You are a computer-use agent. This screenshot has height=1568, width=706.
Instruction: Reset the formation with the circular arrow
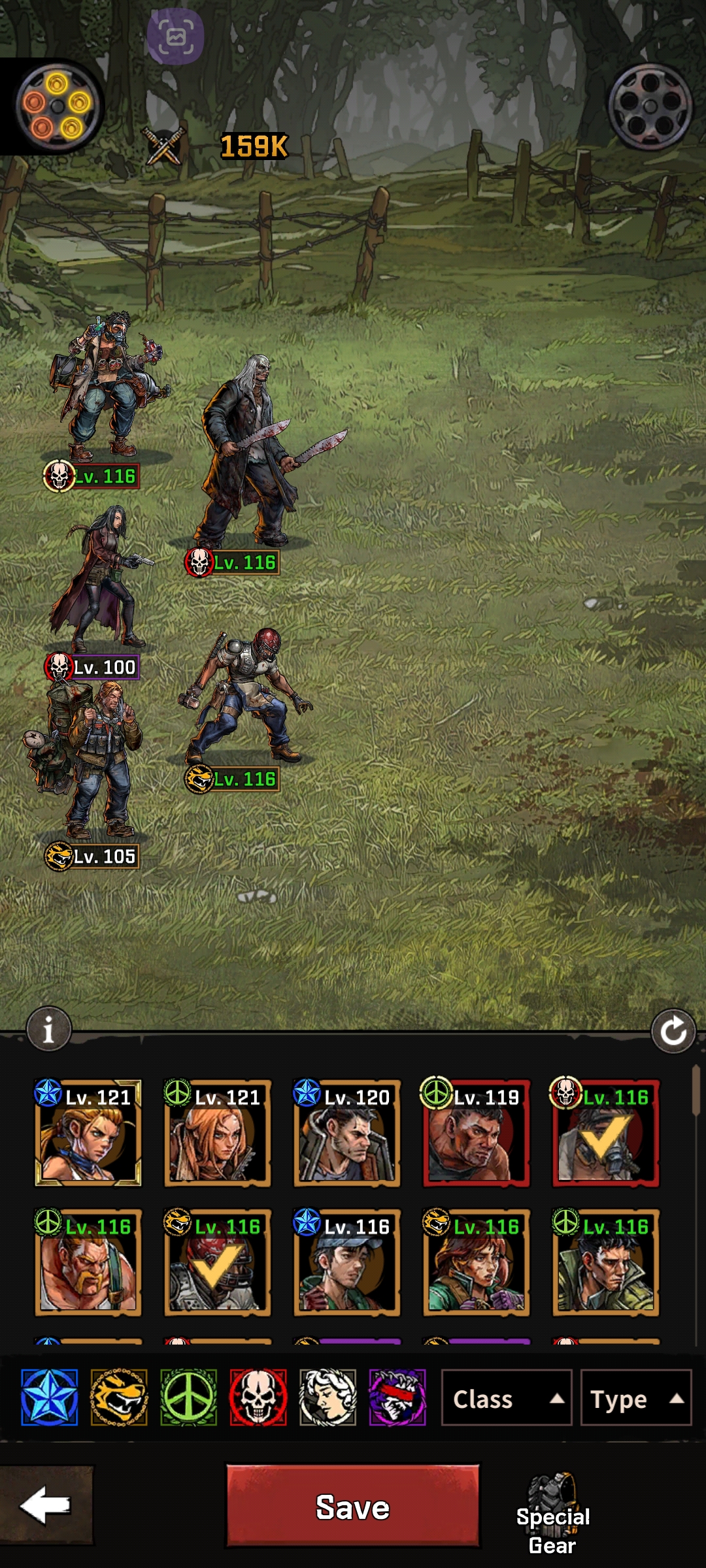(673, 1032)
